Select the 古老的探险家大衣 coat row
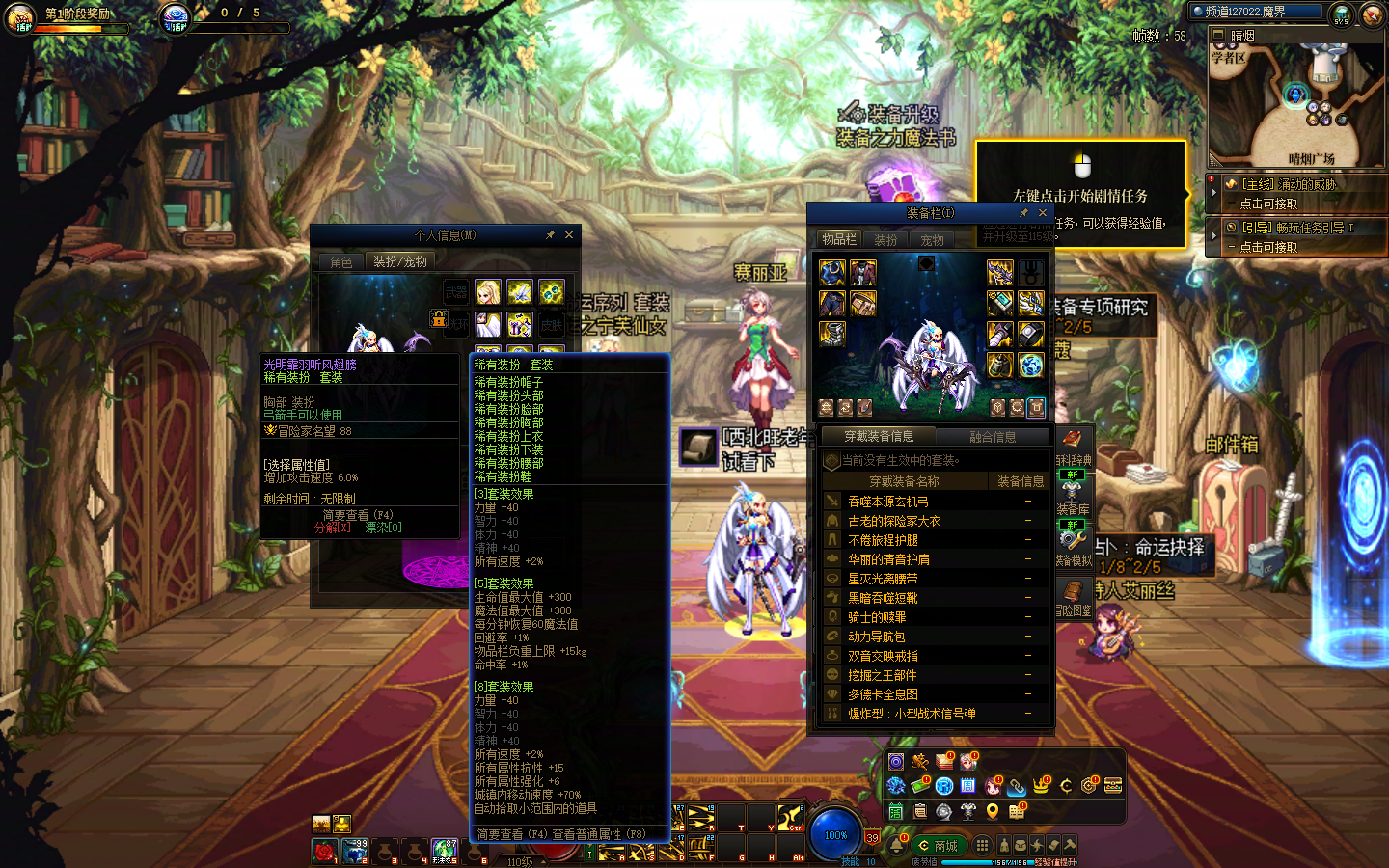The height and width of the screenshot is (868, 1389). click(x=894, y=521)
